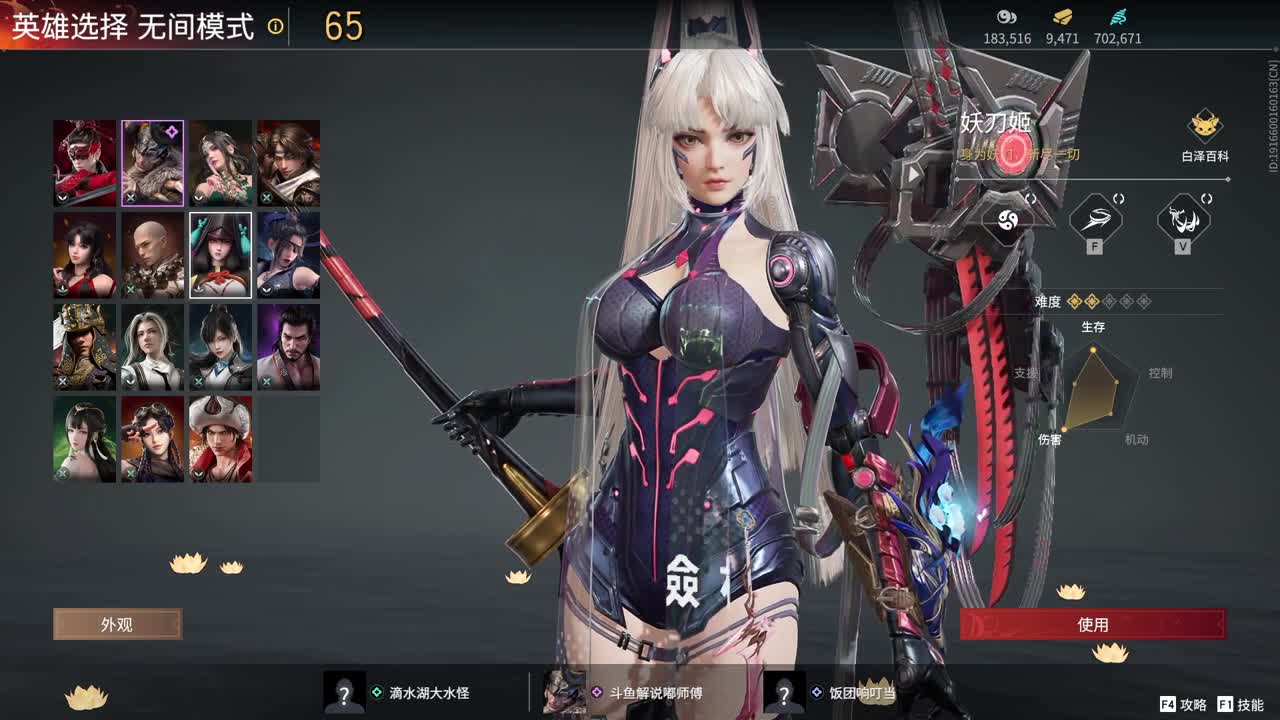Click the 伤害 stat on the radar chart
Viewport: 1280px width, 720px height.
click(1051, 437)
